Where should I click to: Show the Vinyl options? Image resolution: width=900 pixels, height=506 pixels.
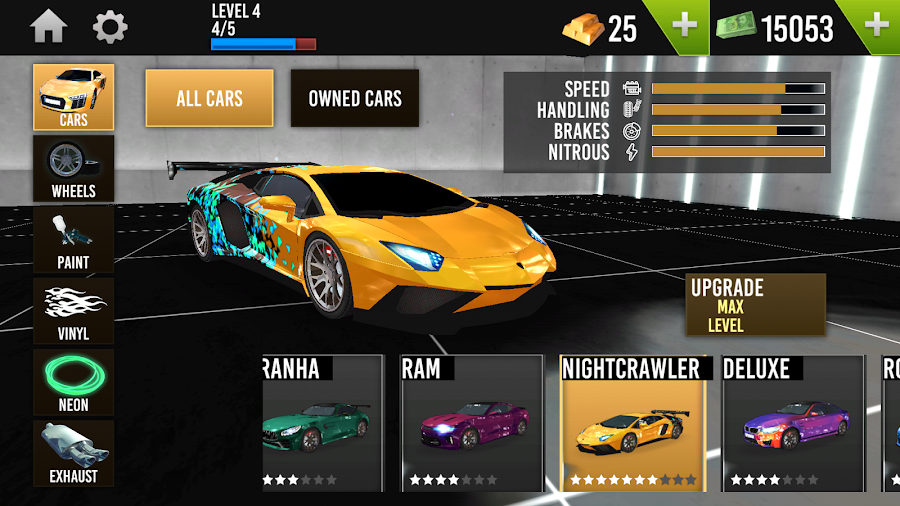click(74, 311)
